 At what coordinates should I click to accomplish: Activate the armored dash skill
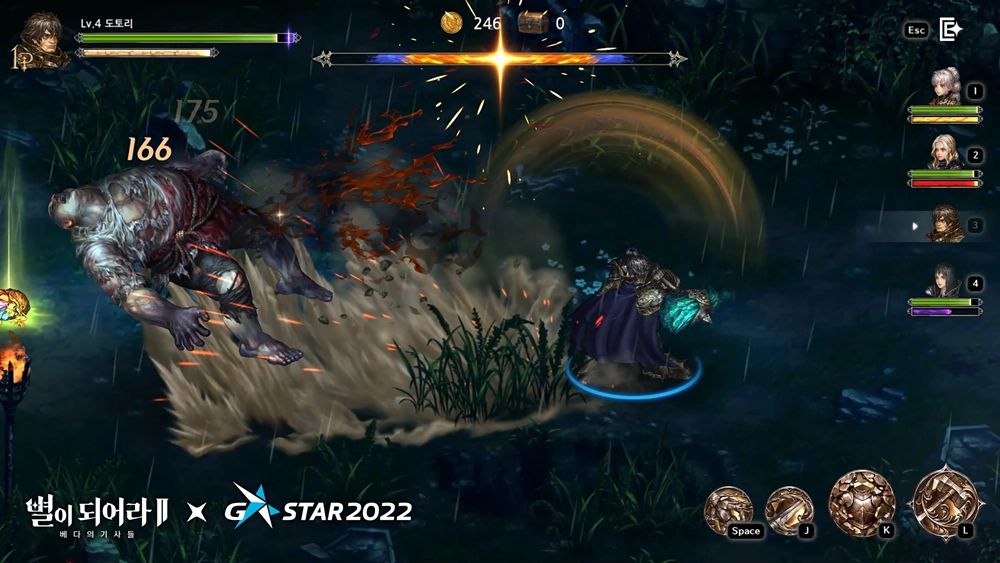727,507
